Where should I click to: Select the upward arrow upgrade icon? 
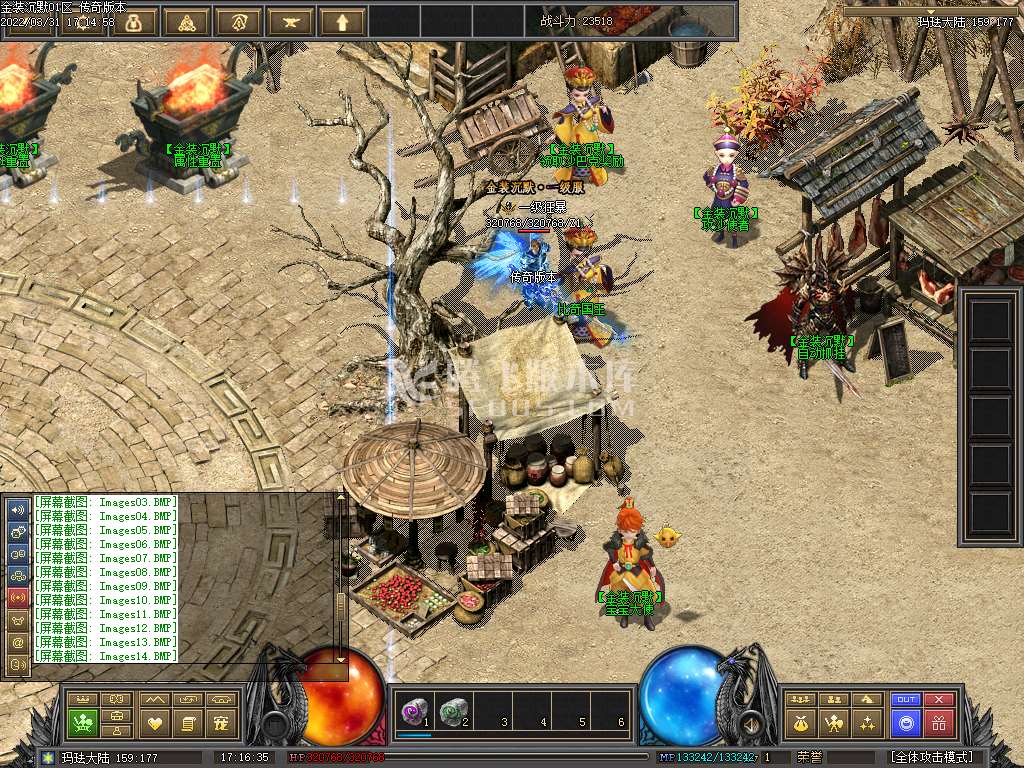[342, 21]
